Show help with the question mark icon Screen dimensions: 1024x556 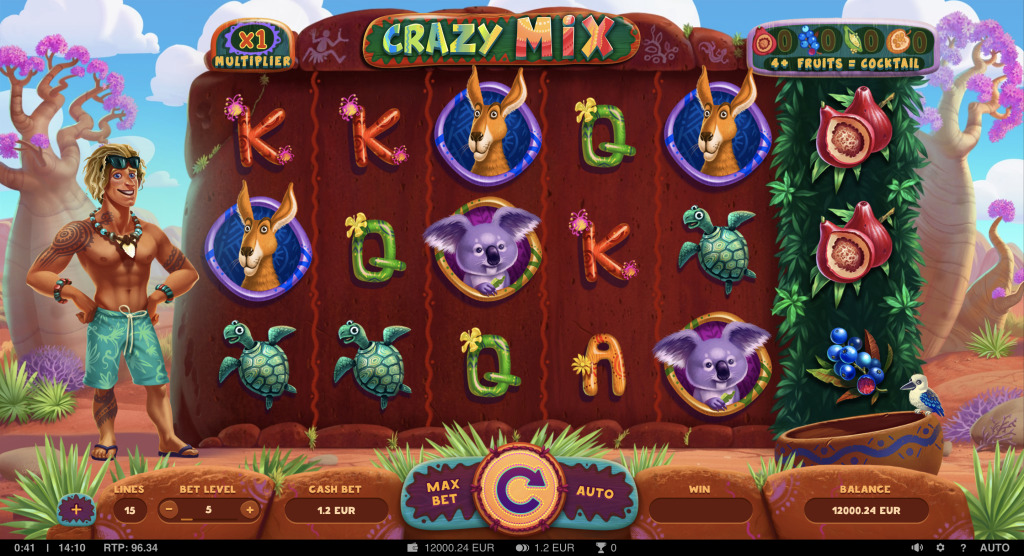(961, 548)
